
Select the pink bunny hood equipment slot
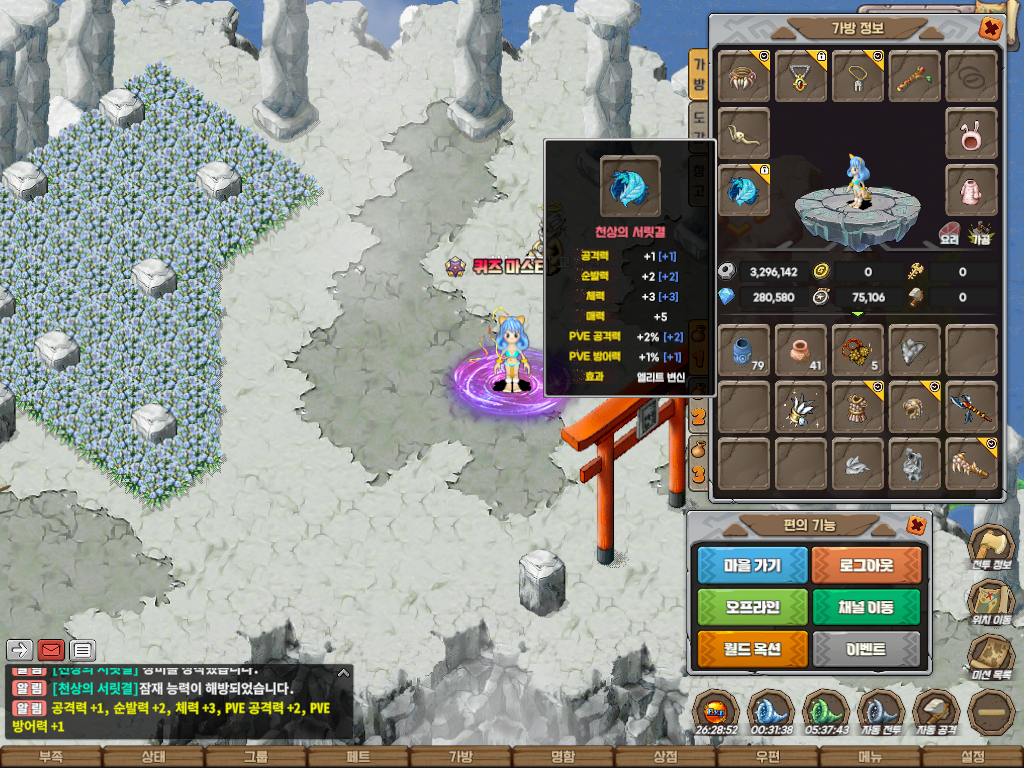(971, 133)
